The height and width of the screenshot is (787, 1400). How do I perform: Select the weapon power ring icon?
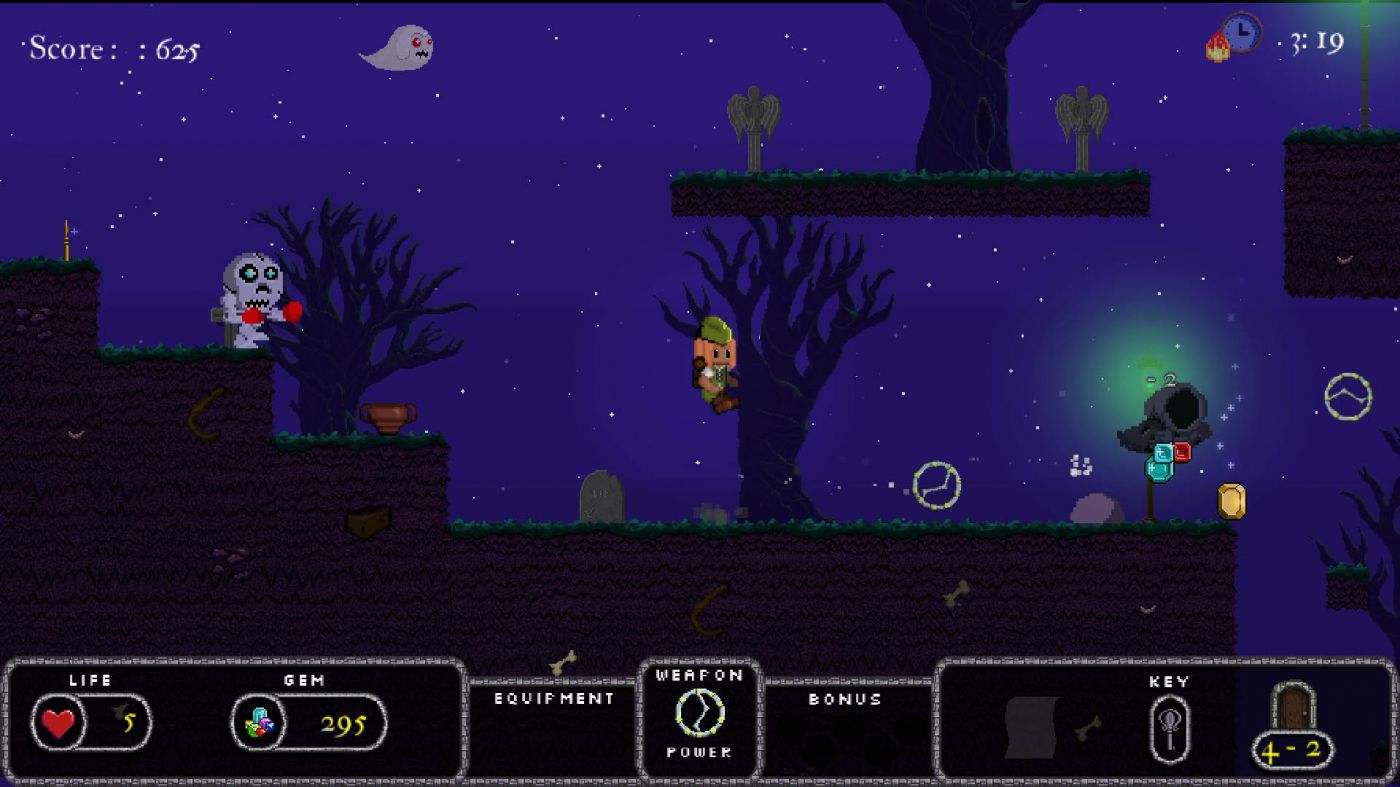point(699,713)
